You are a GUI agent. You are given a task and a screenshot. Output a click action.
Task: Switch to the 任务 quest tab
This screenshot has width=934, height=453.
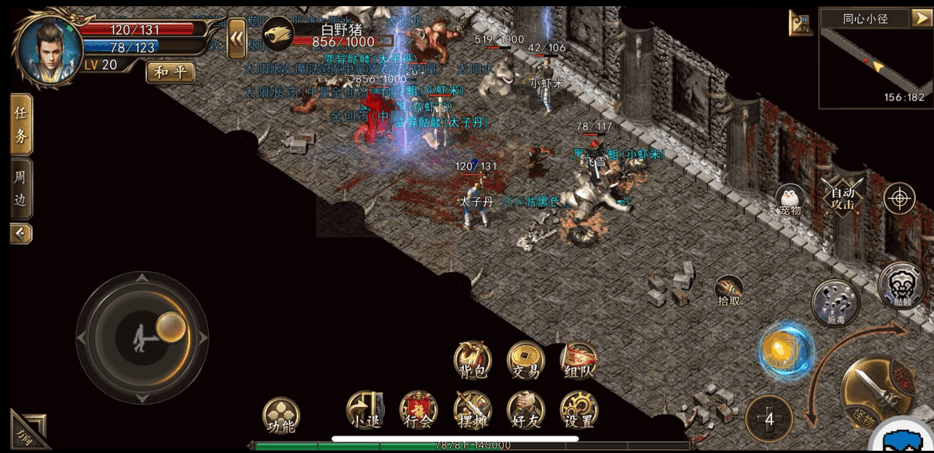point(21,125)
